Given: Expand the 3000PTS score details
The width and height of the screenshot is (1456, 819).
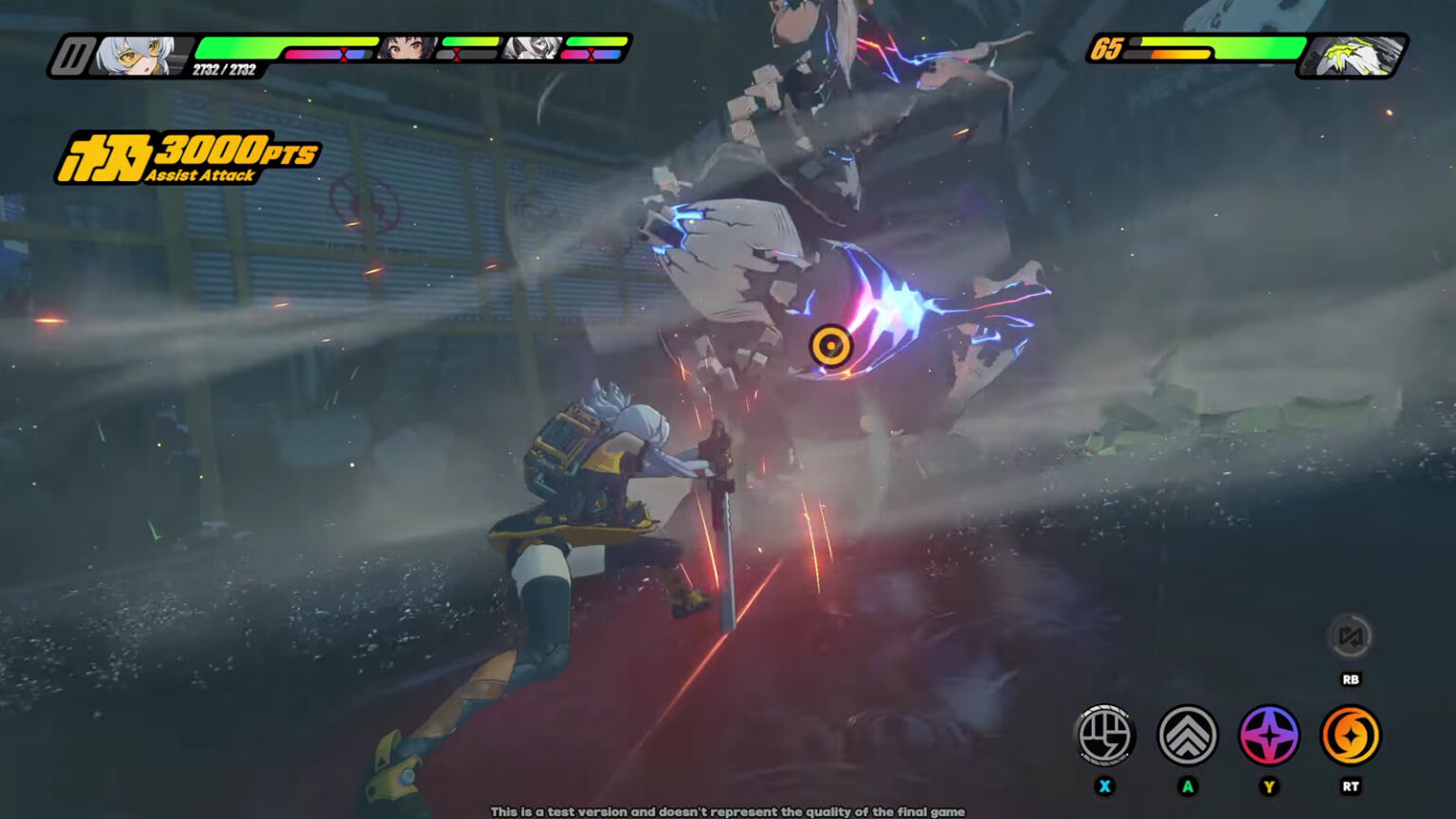Looking at the screenshot, I should [x=235, y=149].
